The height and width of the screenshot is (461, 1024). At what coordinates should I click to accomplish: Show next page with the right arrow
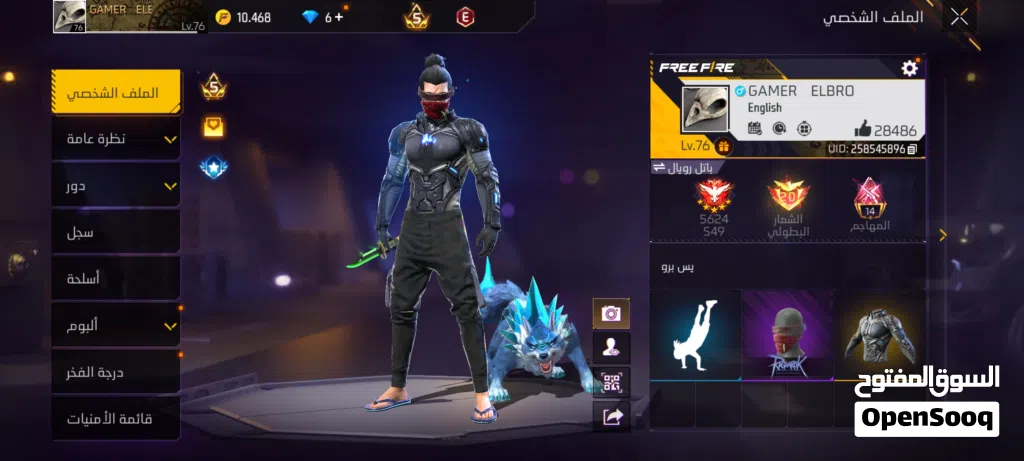click(x=942, y=235)
